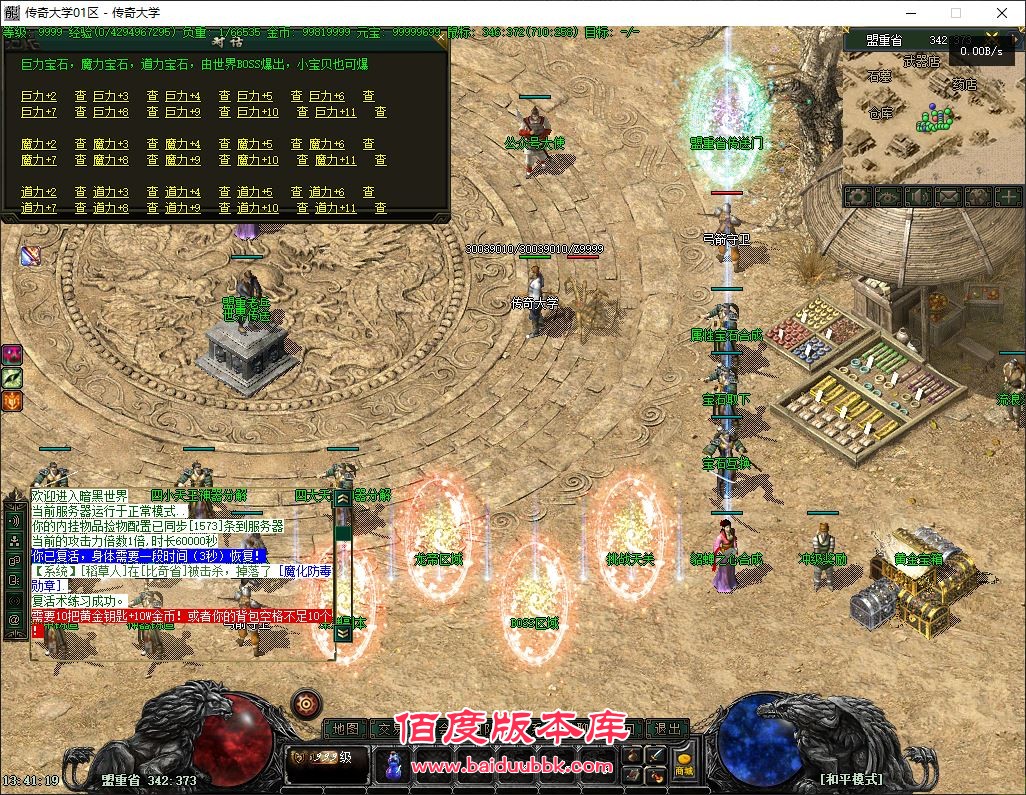This screenshot has height=795, width=1026.
Task: Click the round gear button above the level bar
Action: [306, 704]
